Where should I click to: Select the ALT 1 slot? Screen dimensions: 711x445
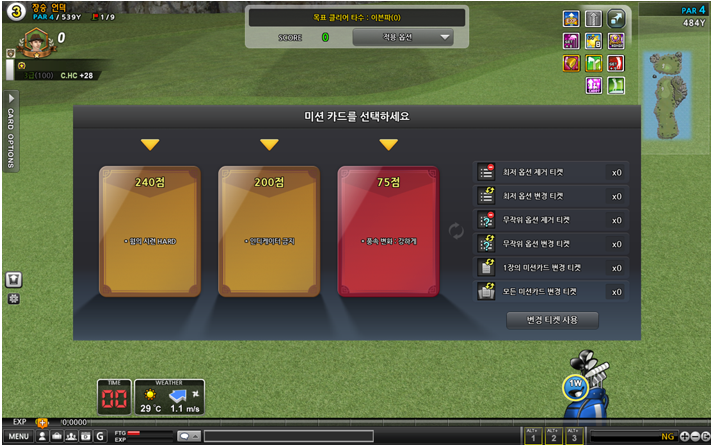click(x=533, y=435)
